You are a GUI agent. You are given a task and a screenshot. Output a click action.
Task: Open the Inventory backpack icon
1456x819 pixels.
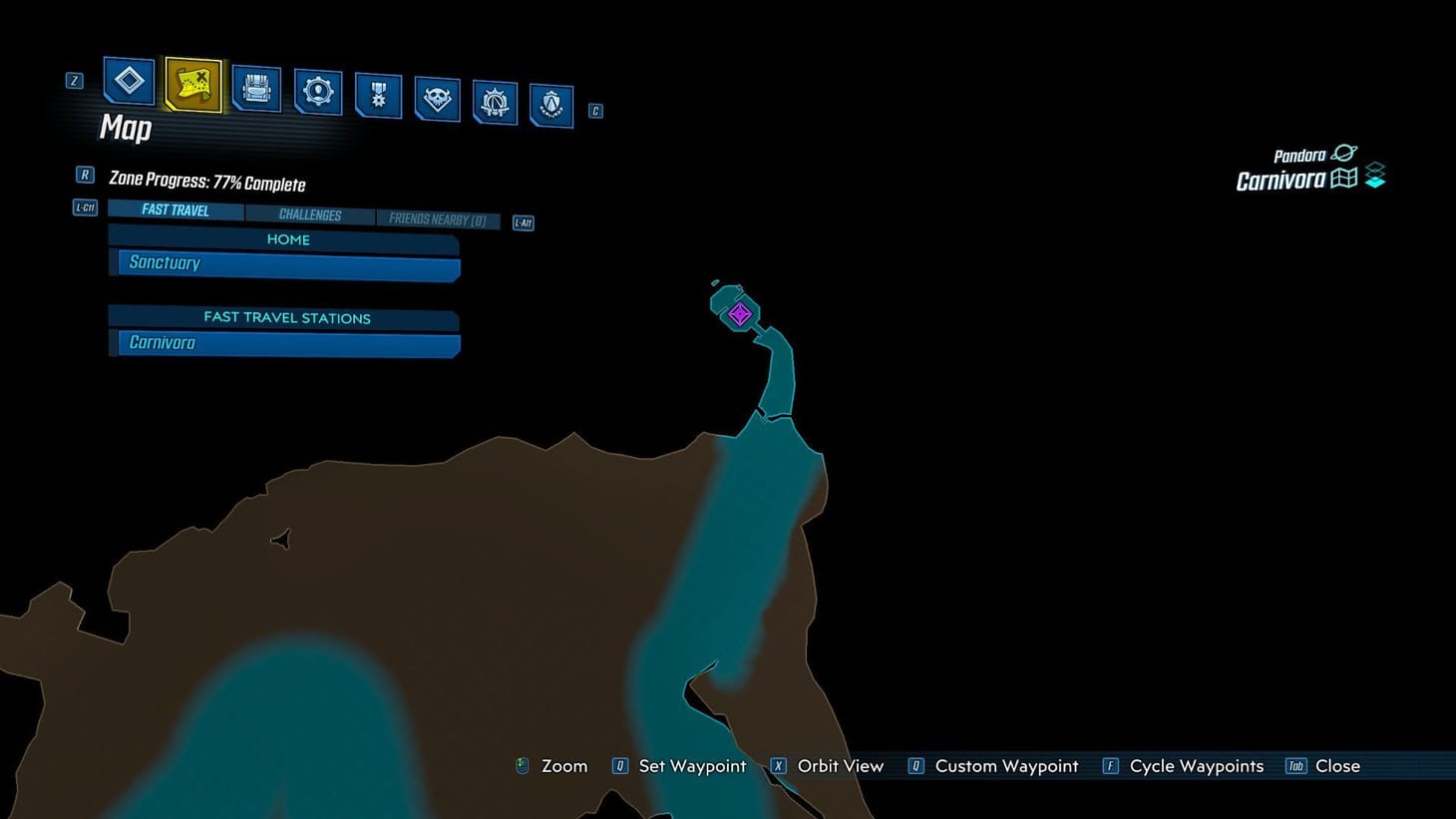pyautogui.click(x=255, y=90)
